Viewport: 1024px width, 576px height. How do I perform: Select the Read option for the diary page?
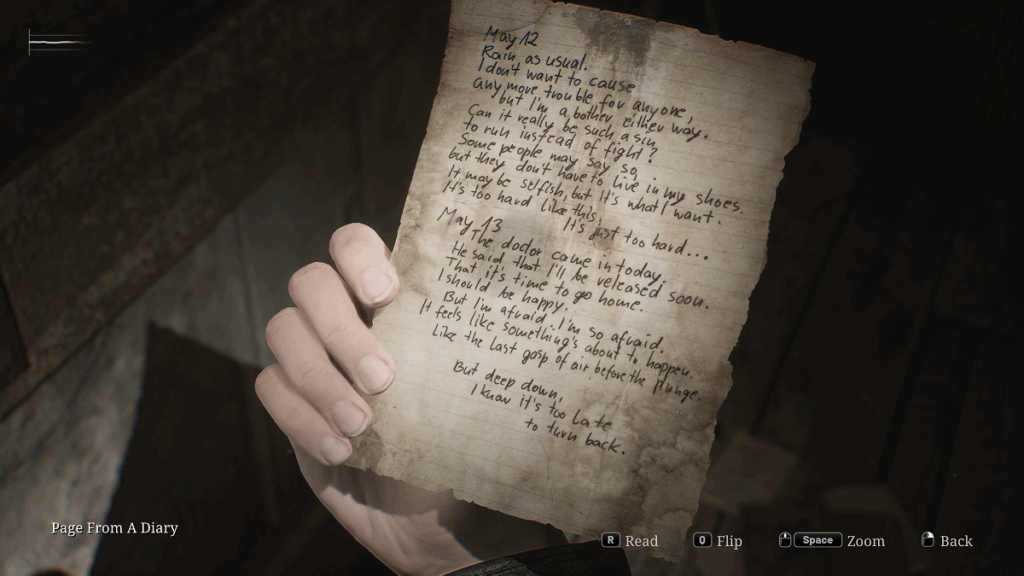[630, 541]
